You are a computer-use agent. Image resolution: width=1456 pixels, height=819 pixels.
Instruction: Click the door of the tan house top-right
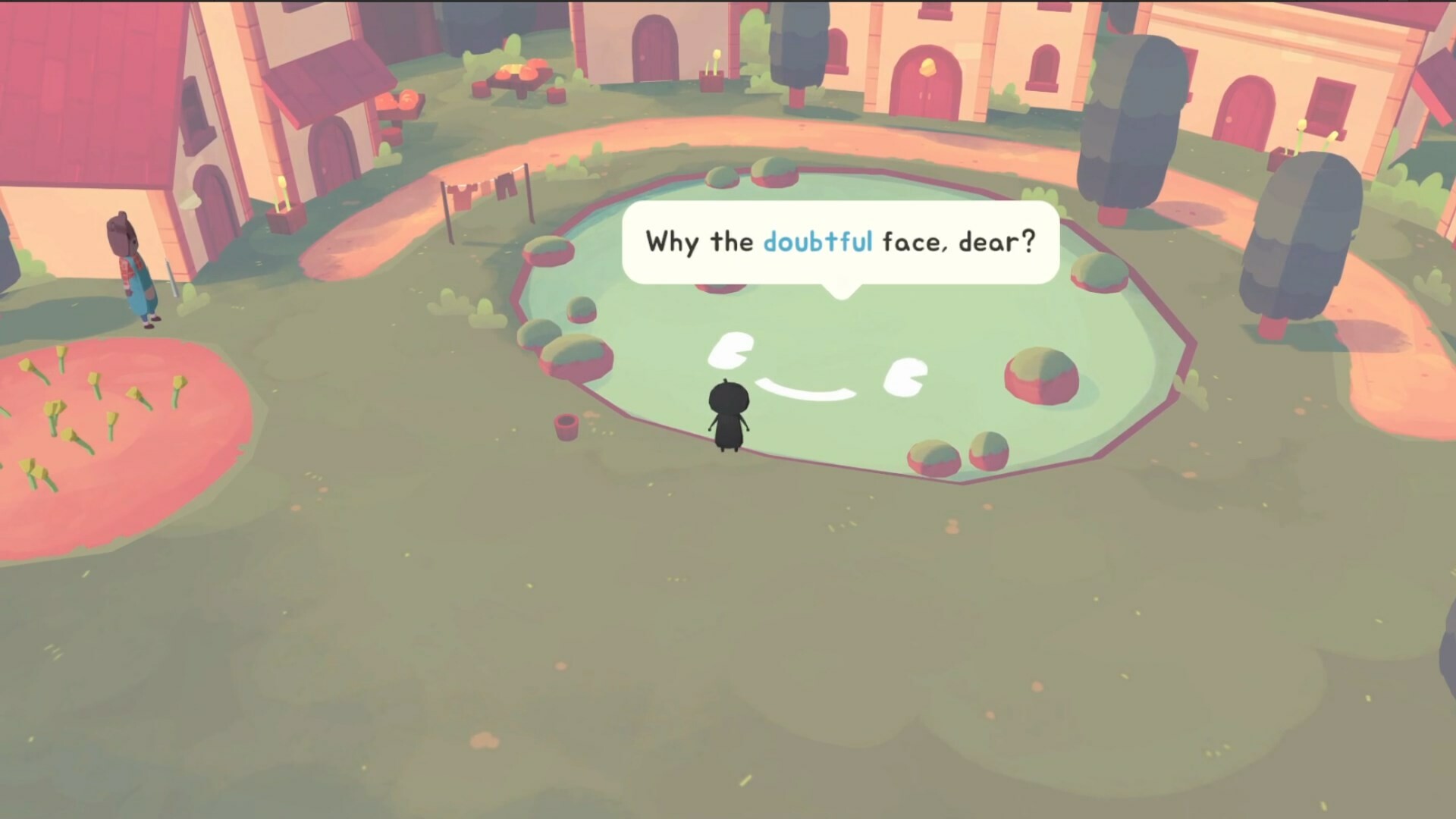1247,110
